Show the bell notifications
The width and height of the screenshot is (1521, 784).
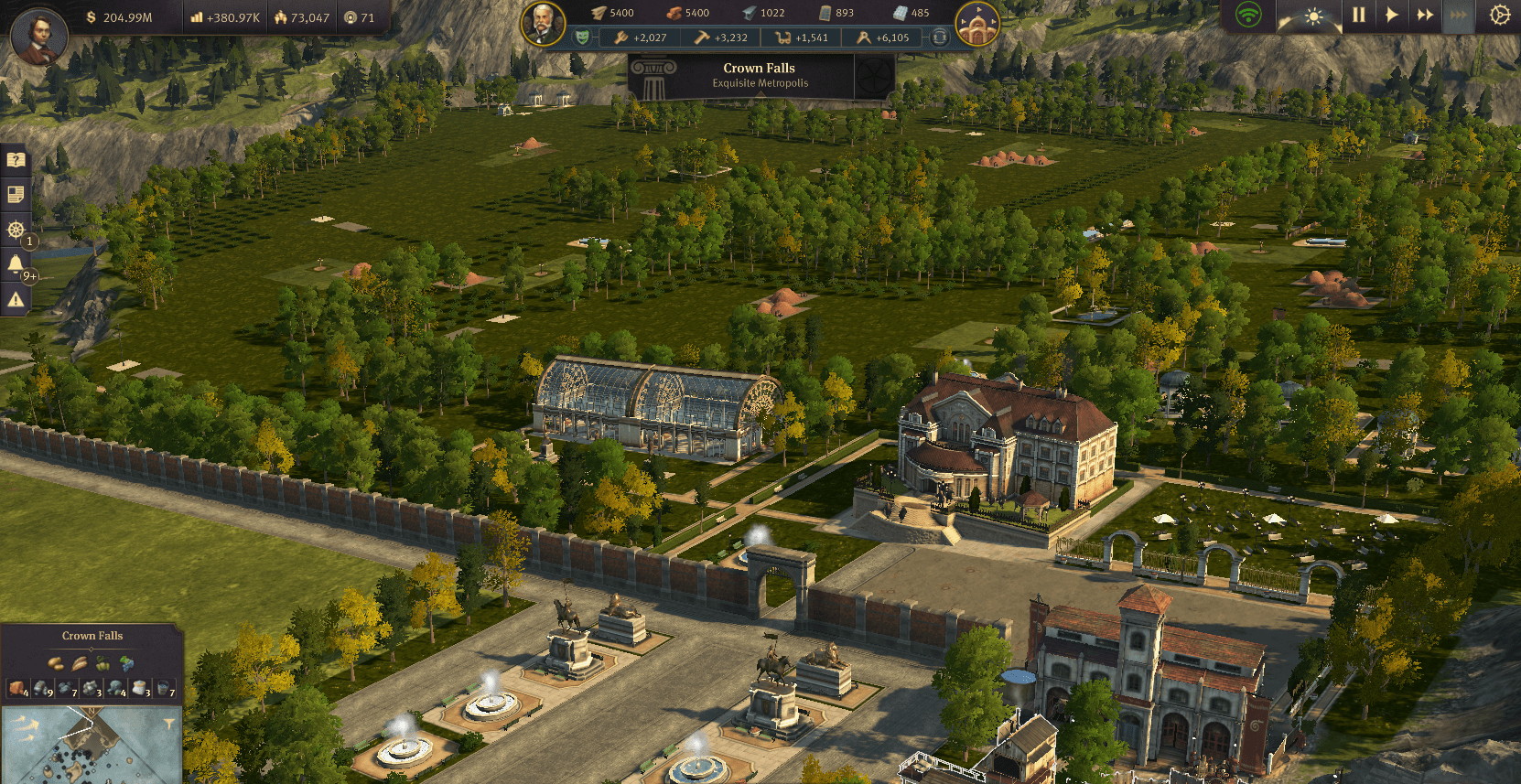16,264
